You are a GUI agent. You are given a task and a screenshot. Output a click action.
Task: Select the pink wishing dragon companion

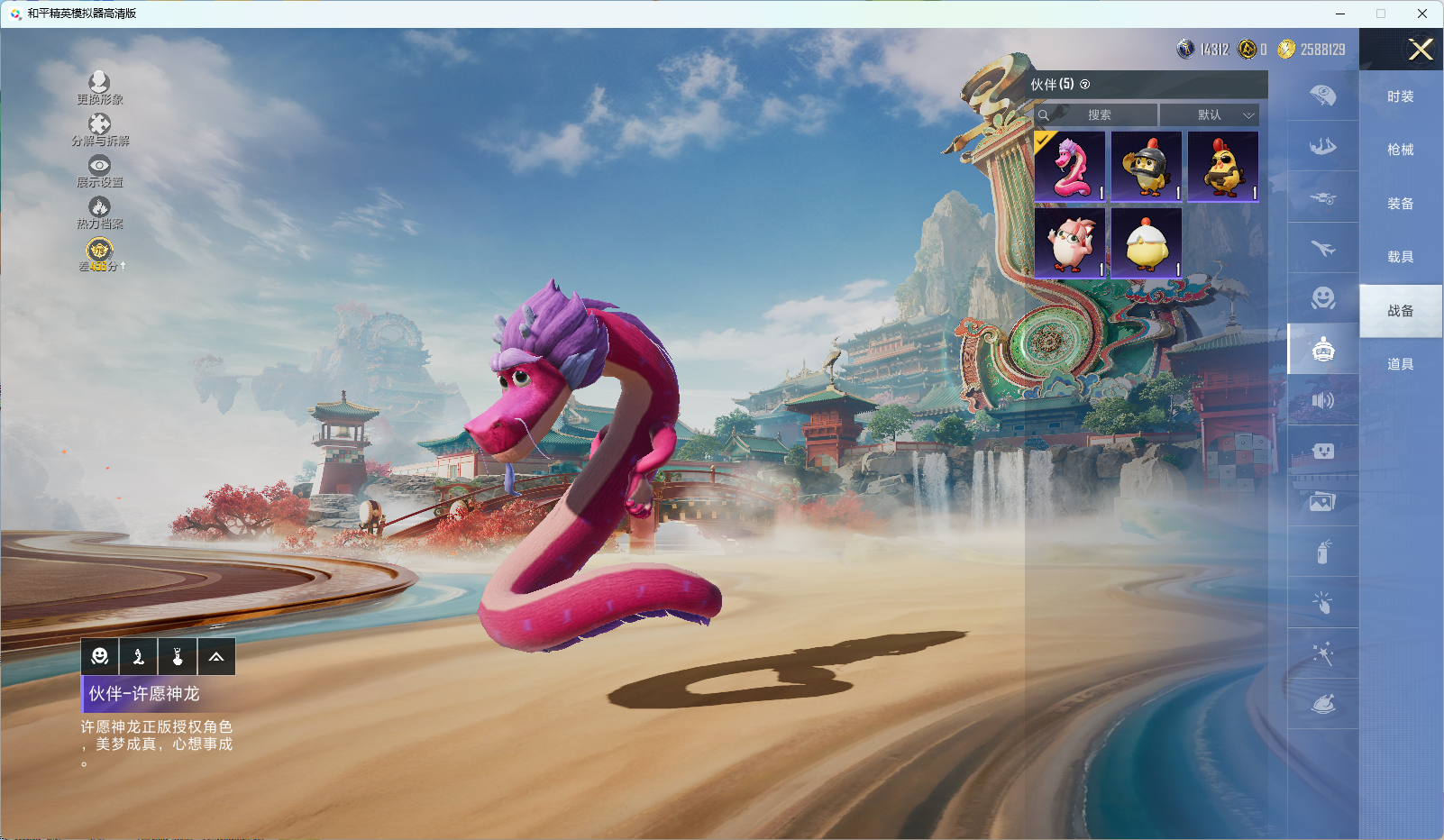(x=1070, y=167)
